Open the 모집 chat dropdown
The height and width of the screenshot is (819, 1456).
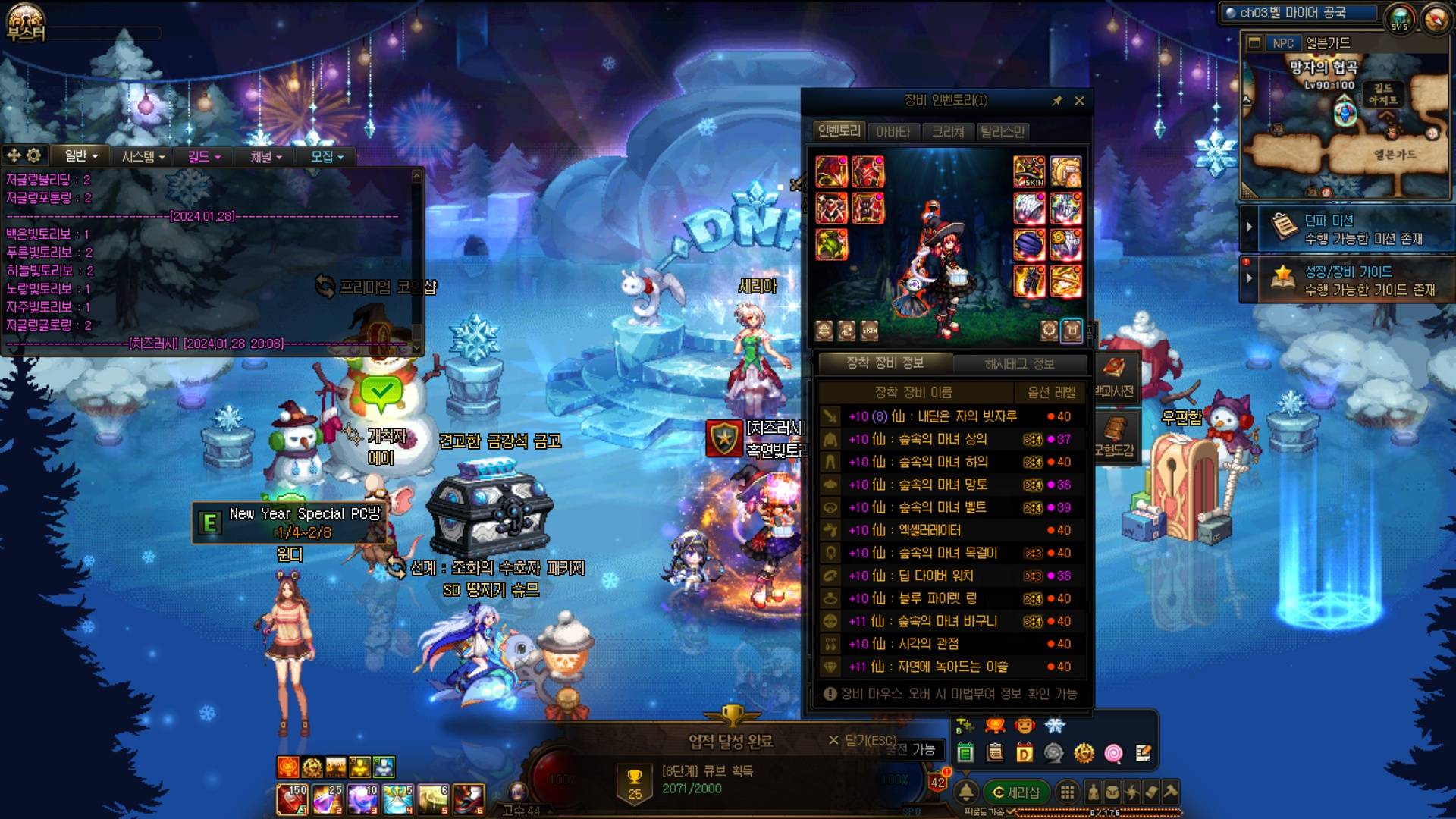coord(327,156)
